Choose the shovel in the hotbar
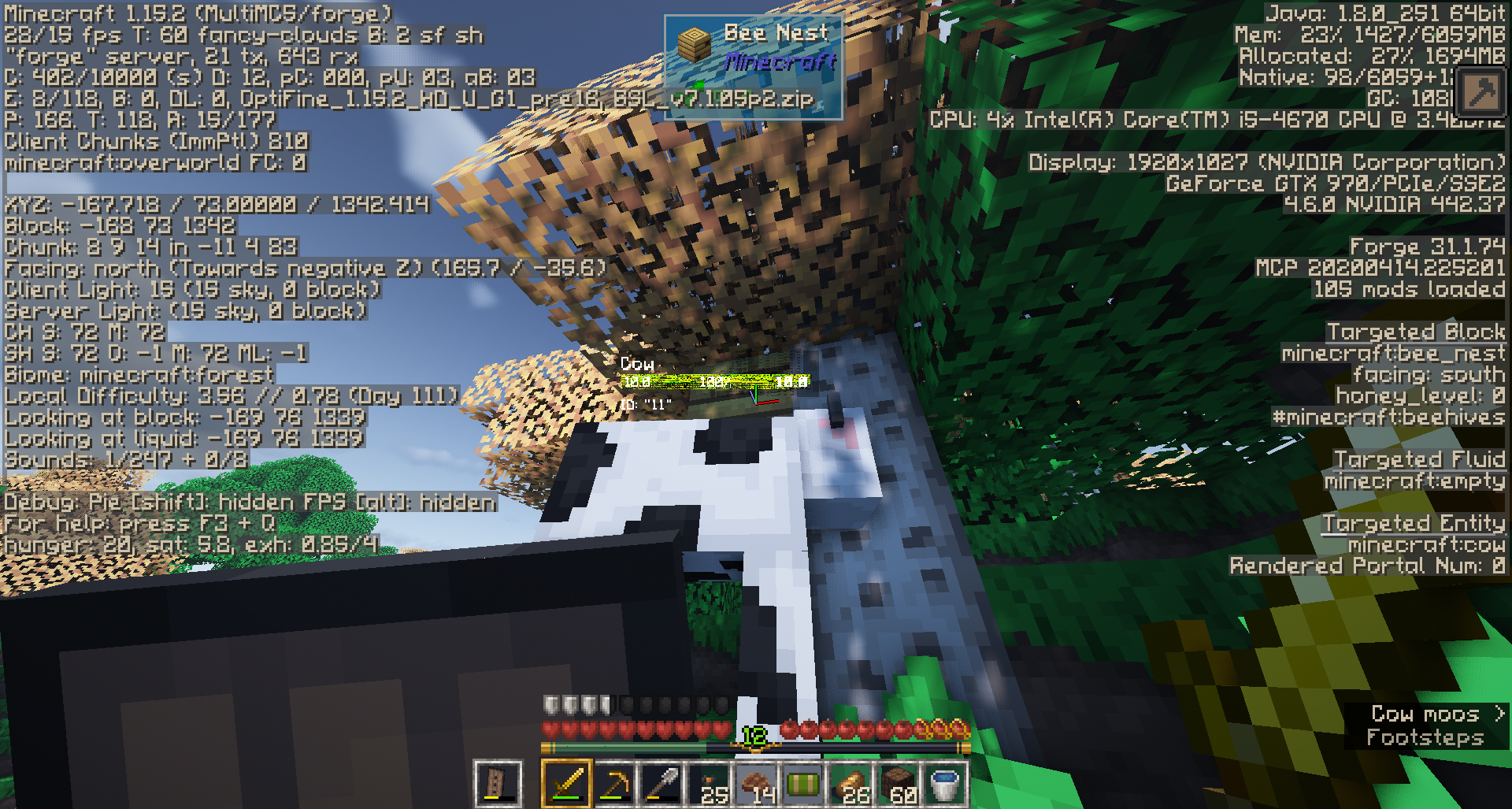This screenshot has width=1512, height=809. [661, 784]
